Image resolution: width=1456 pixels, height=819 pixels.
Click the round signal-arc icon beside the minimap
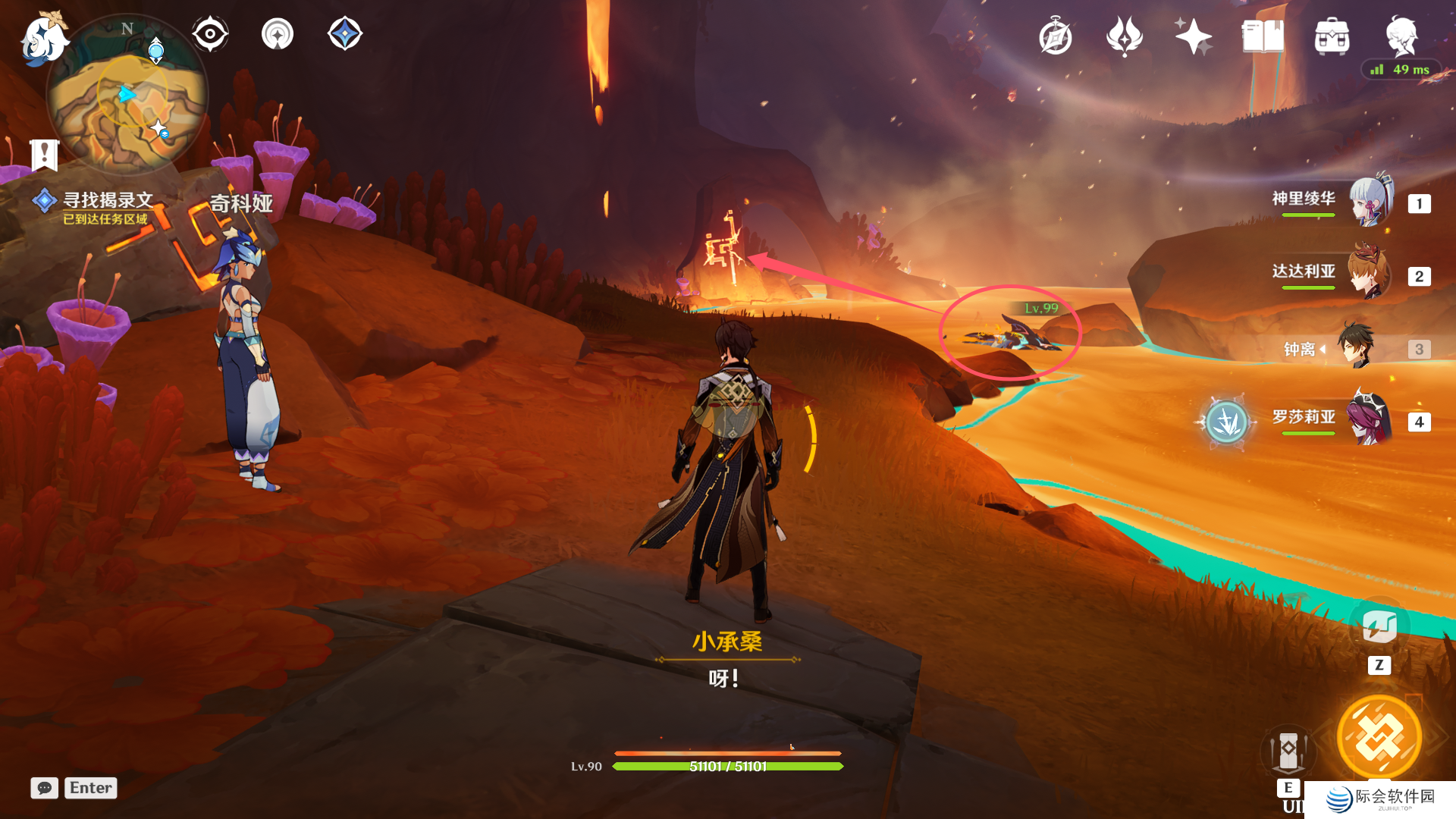click(x=278, y=34)
